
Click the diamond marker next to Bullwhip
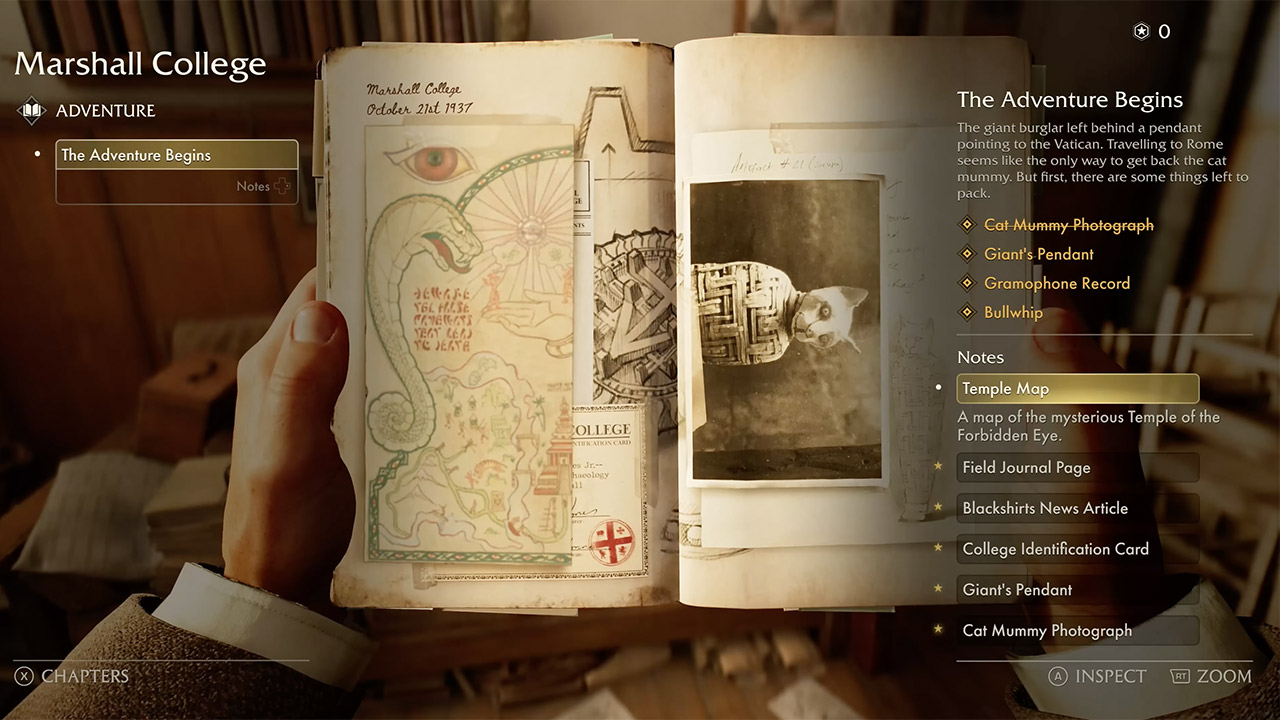967,312
